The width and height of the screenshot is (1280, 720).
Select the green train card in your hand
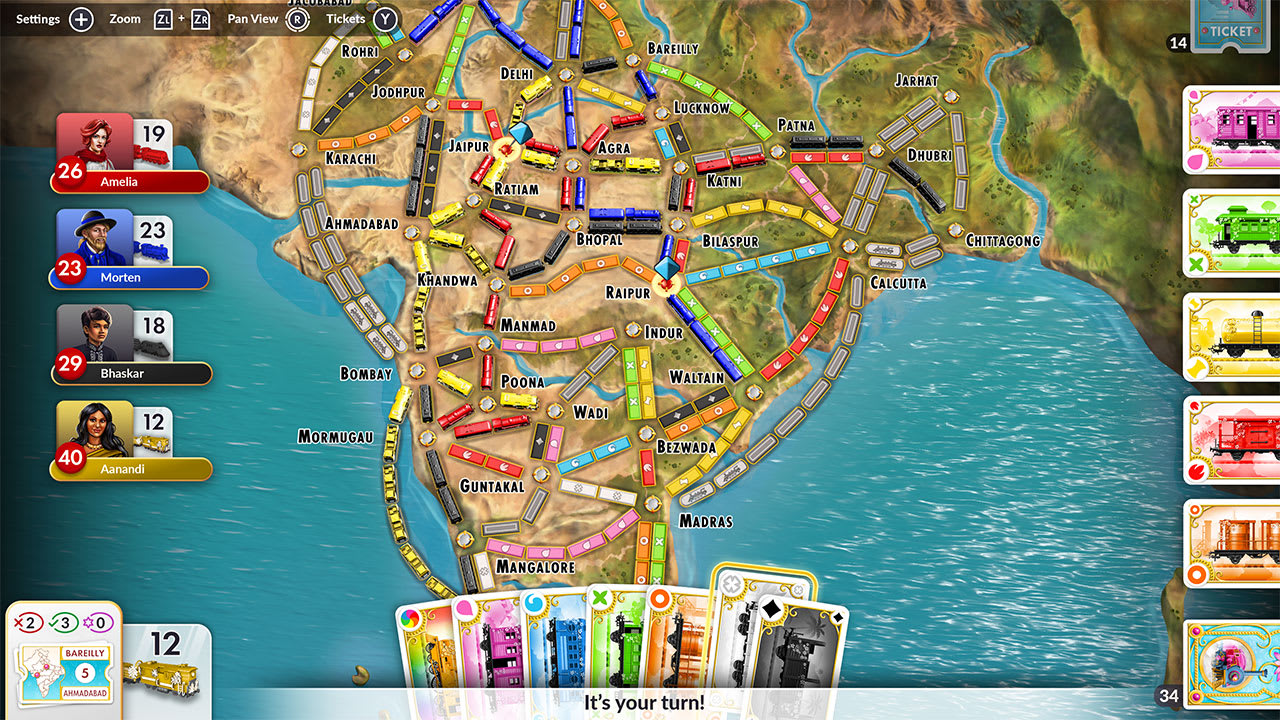(627, 645)
